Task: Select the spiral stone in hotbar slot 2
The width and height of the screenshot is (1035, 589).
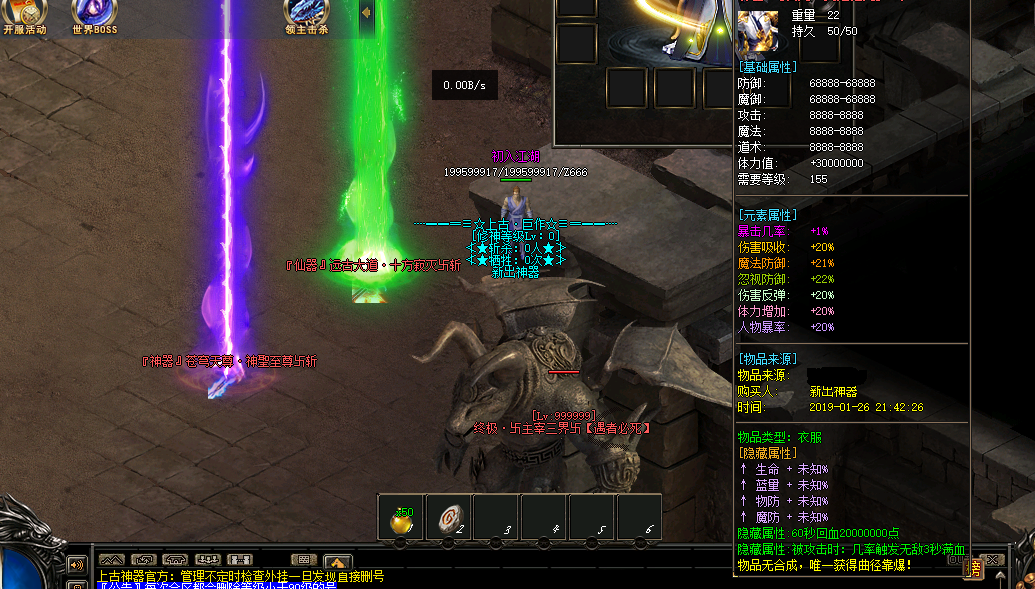Action: pyautogui.click(x=449, y=520)
